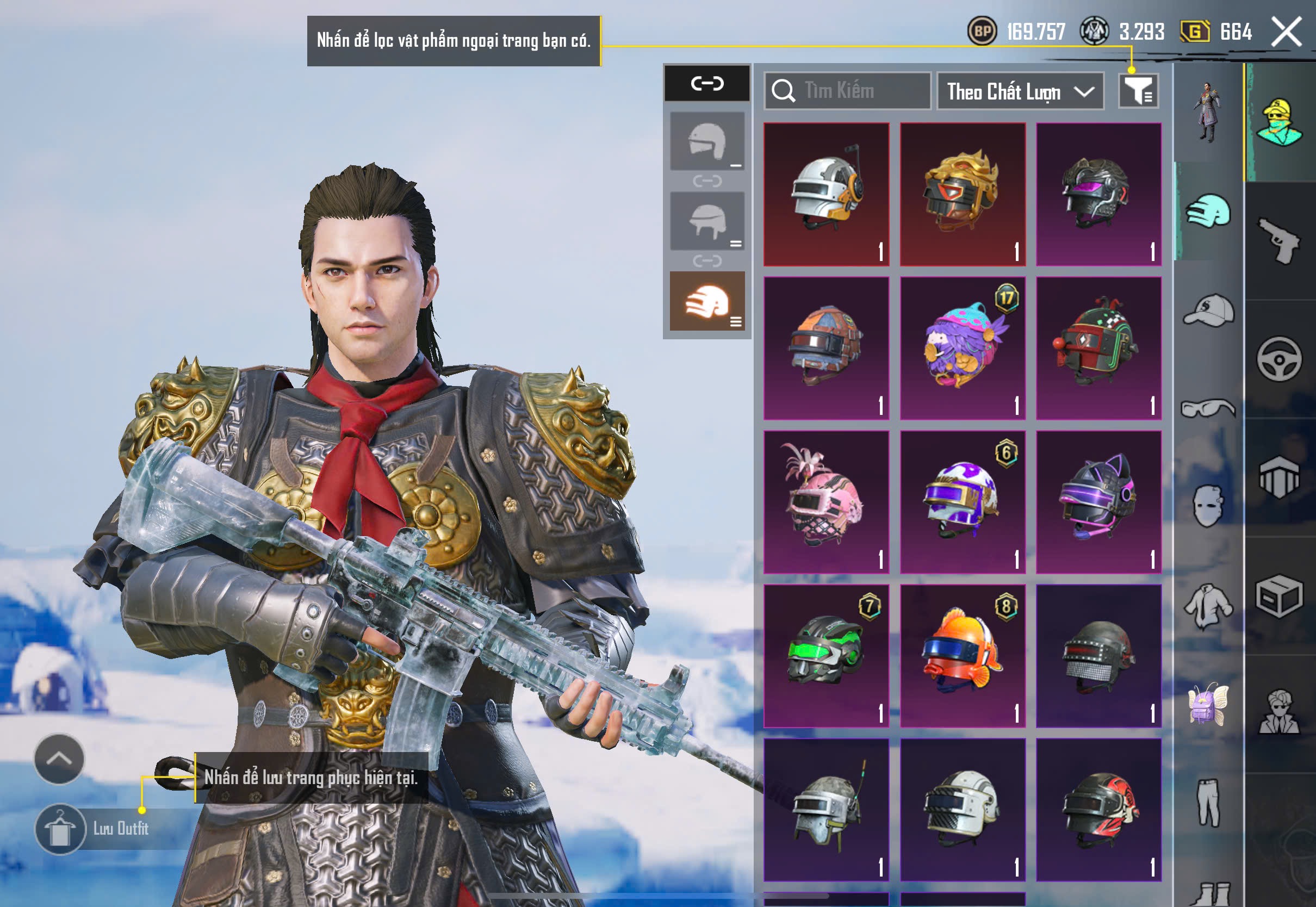Select the orange goldfish helmet
Image resolution: width=1316 pixels, height=907 pixels.
click(x=963, y=656)
